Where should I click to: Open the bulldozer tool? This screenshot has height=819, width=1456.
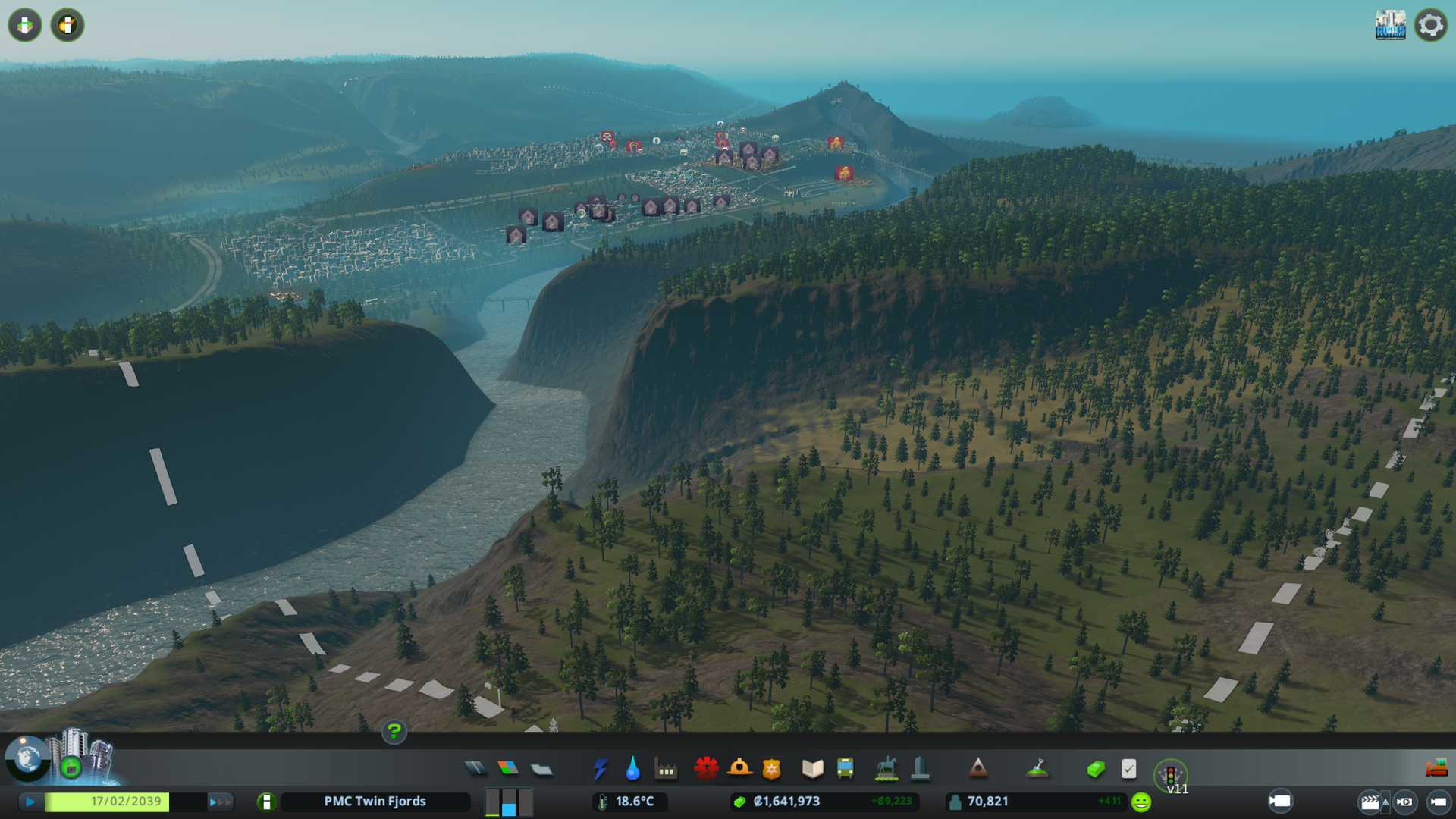(x=1436, y=768)
